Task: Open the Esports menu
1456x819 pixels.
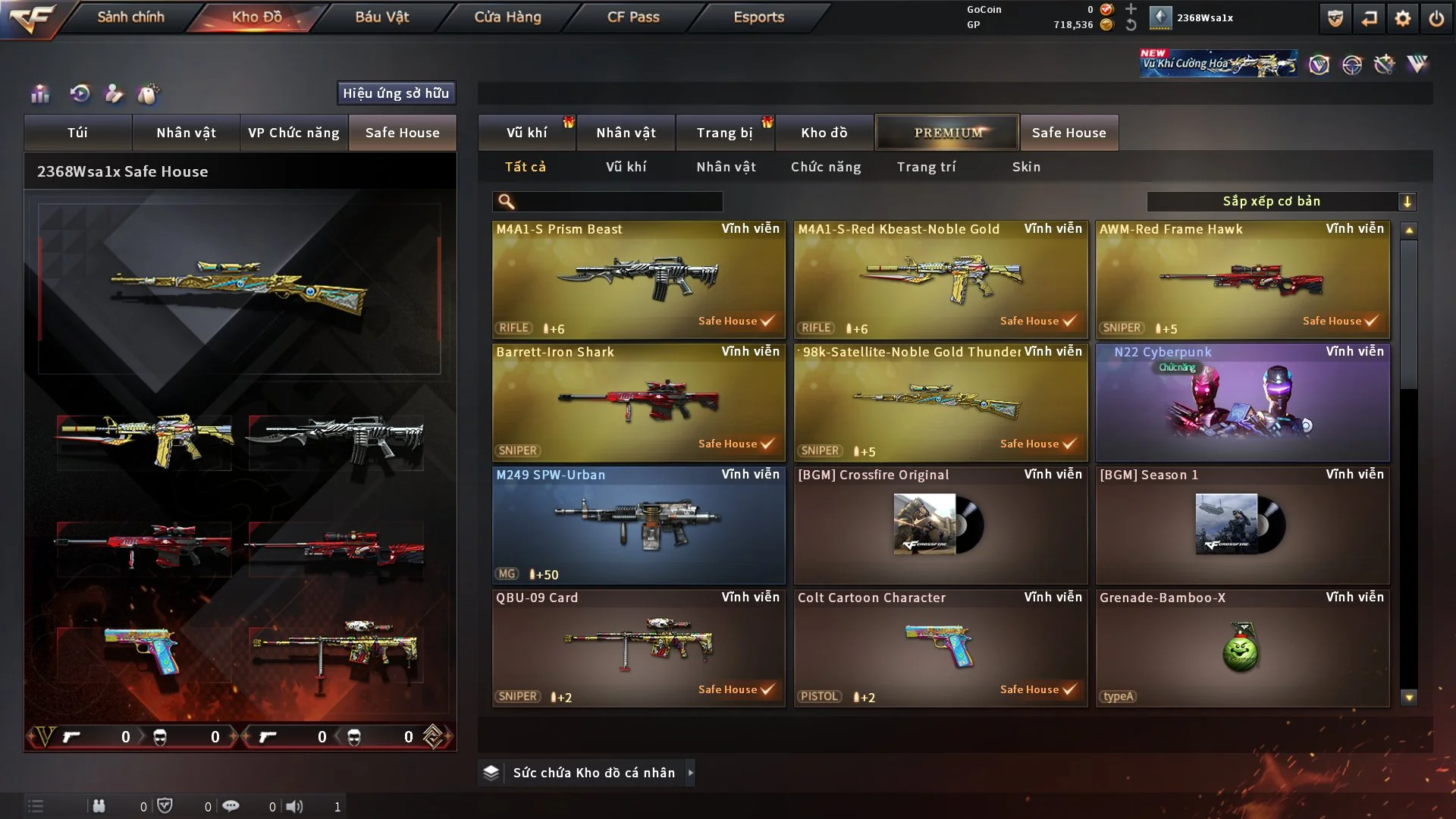Action: [758, 17]
